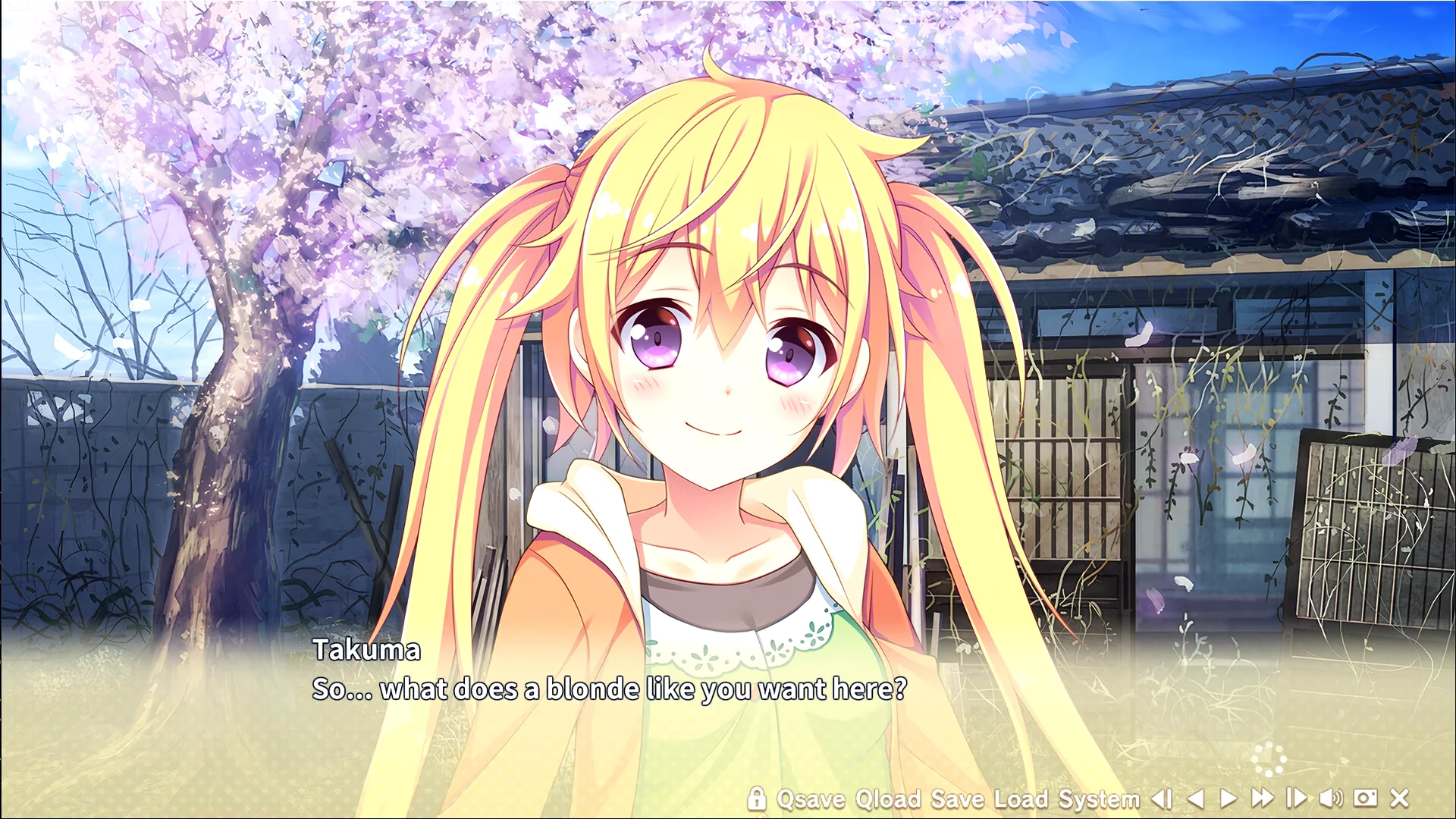The width and height of the screenshot is (1456, 819).
Task: Open the System settings
Action: pos(1099,799)
